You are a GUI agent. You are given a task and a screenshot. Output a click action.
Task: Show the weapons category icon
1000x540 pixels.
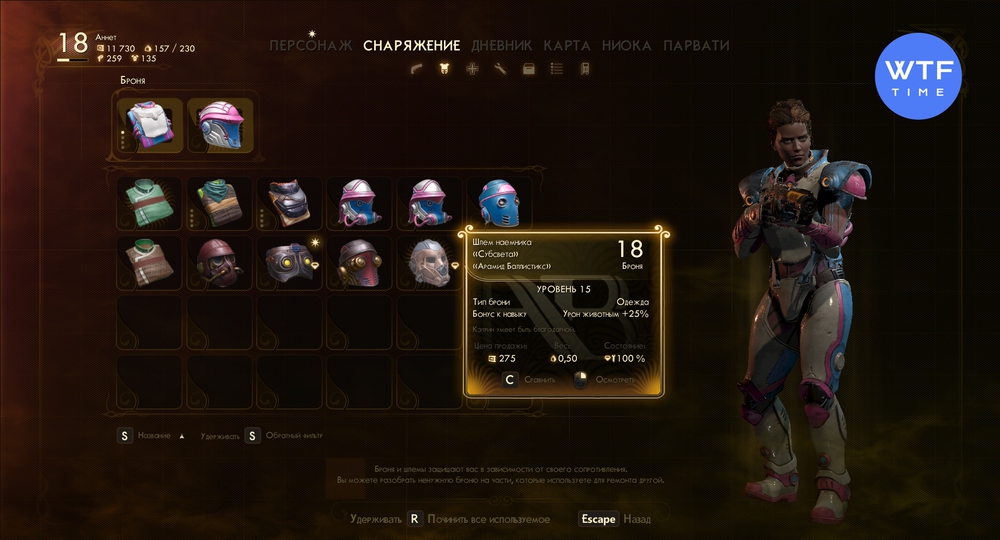click(418, 69)
